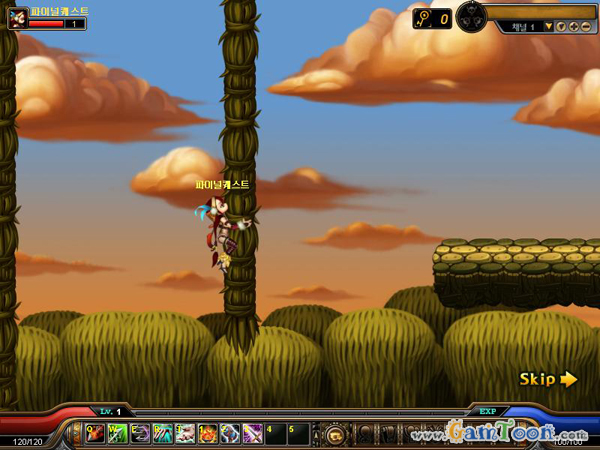Viewport: 600px width, 450px height.
Task: Activate the first red skill in the hotbar
Action: pos(96,434)
